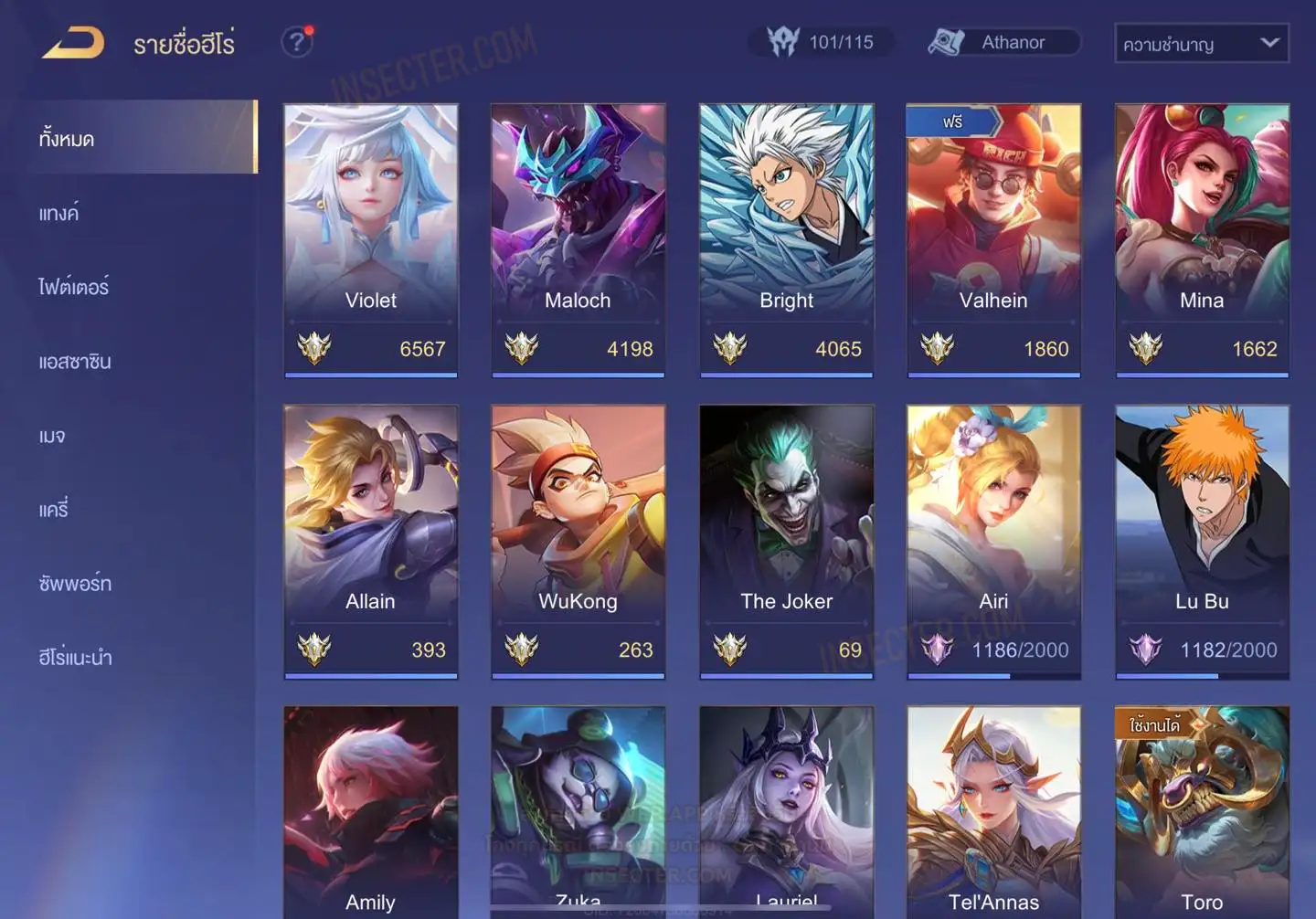Select the Violet hero card
1316x919 pixels.
pyautogui.click(x=370, y=239)
